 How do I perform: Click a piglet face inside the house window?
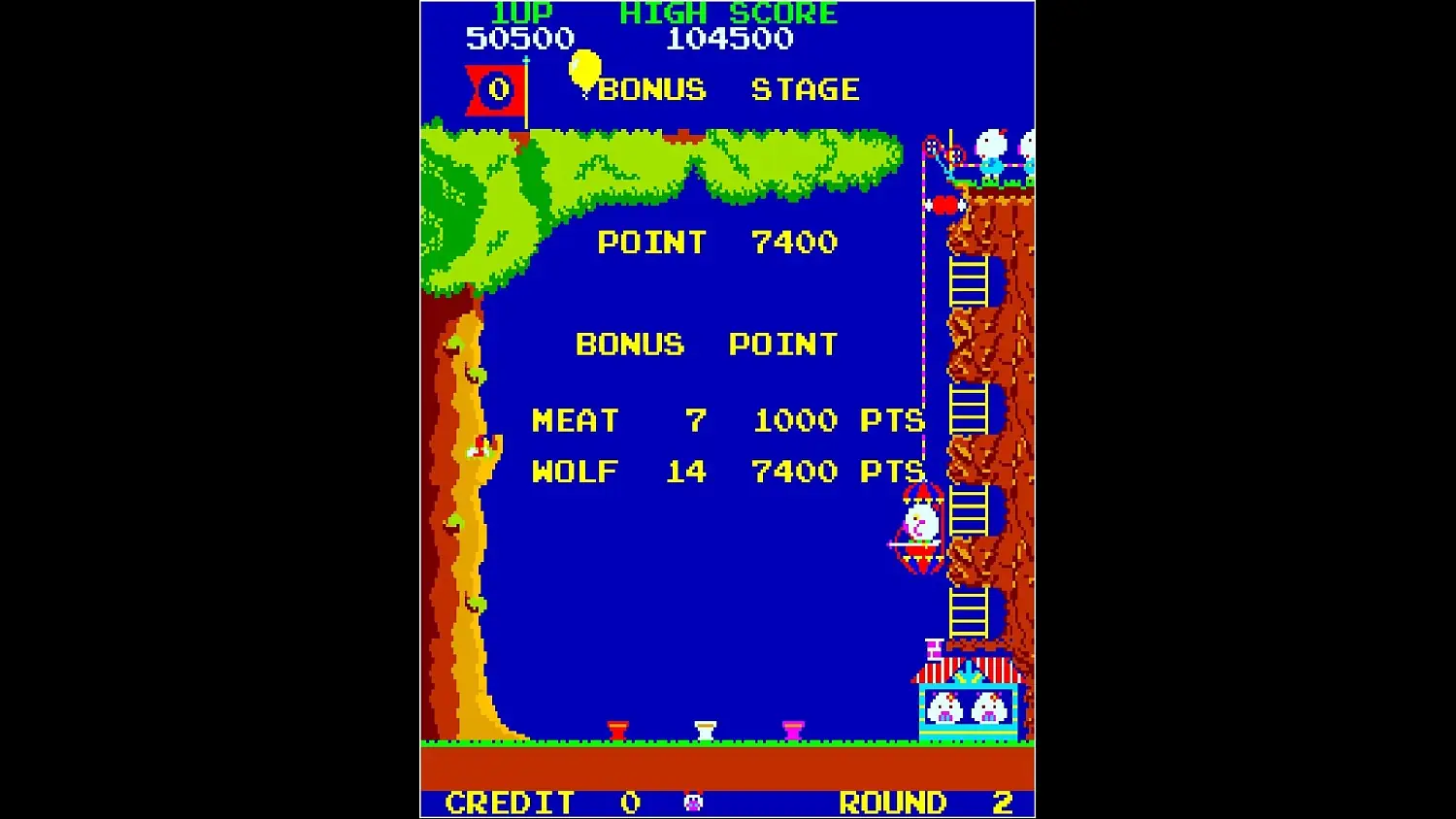click(x=943, y=708)
